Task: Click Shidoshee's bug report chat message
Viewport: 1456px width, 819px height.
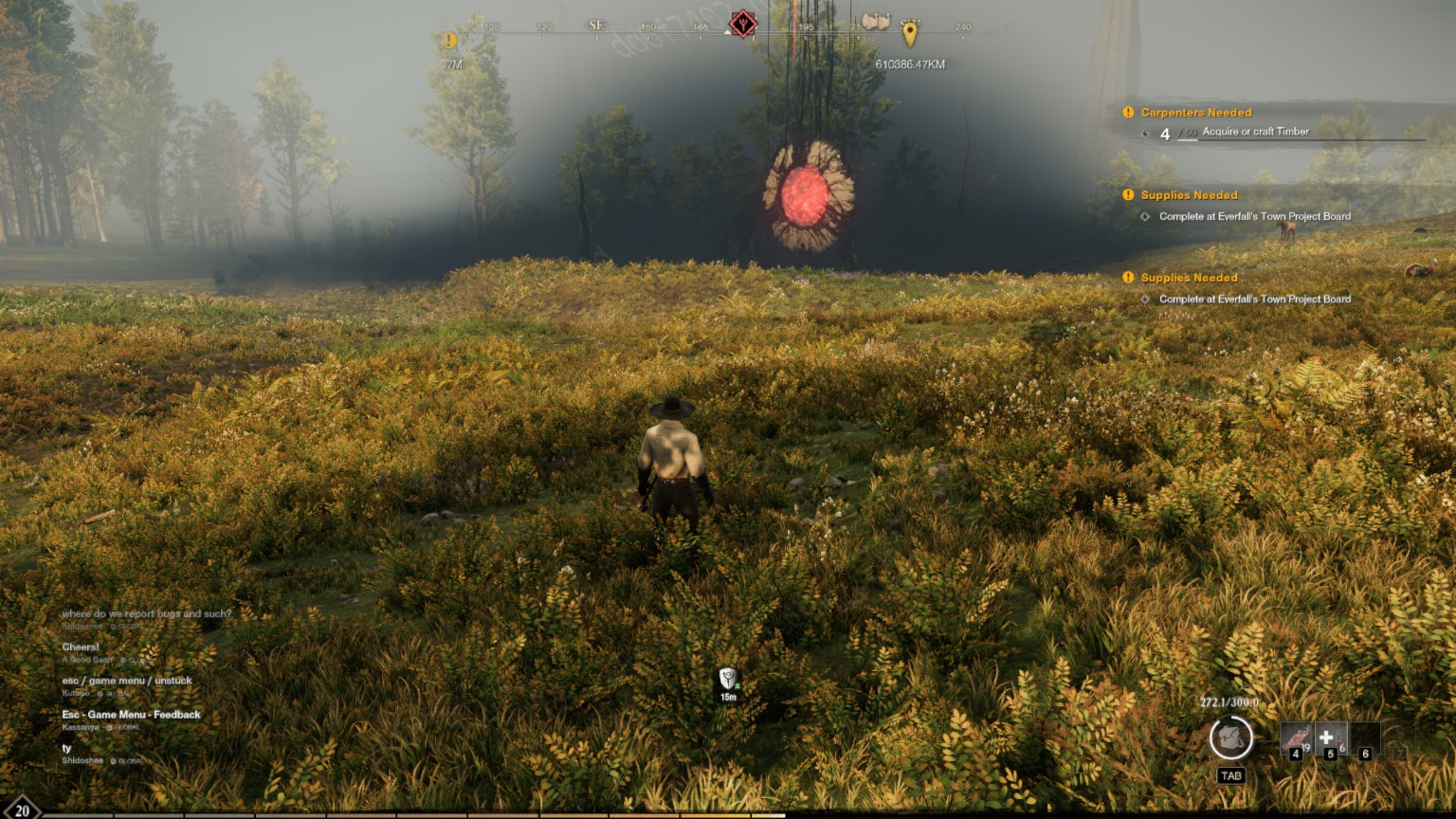Action: tap(146, 614)
